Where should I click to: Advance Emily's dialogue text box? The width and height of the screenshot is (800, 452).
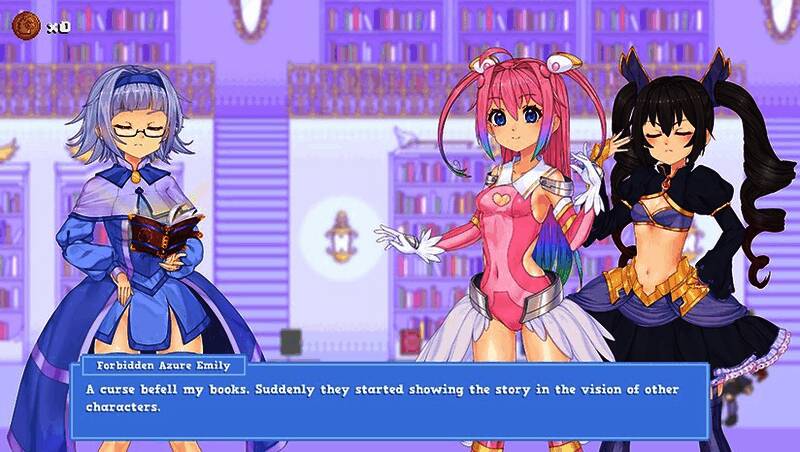point(389,399)
